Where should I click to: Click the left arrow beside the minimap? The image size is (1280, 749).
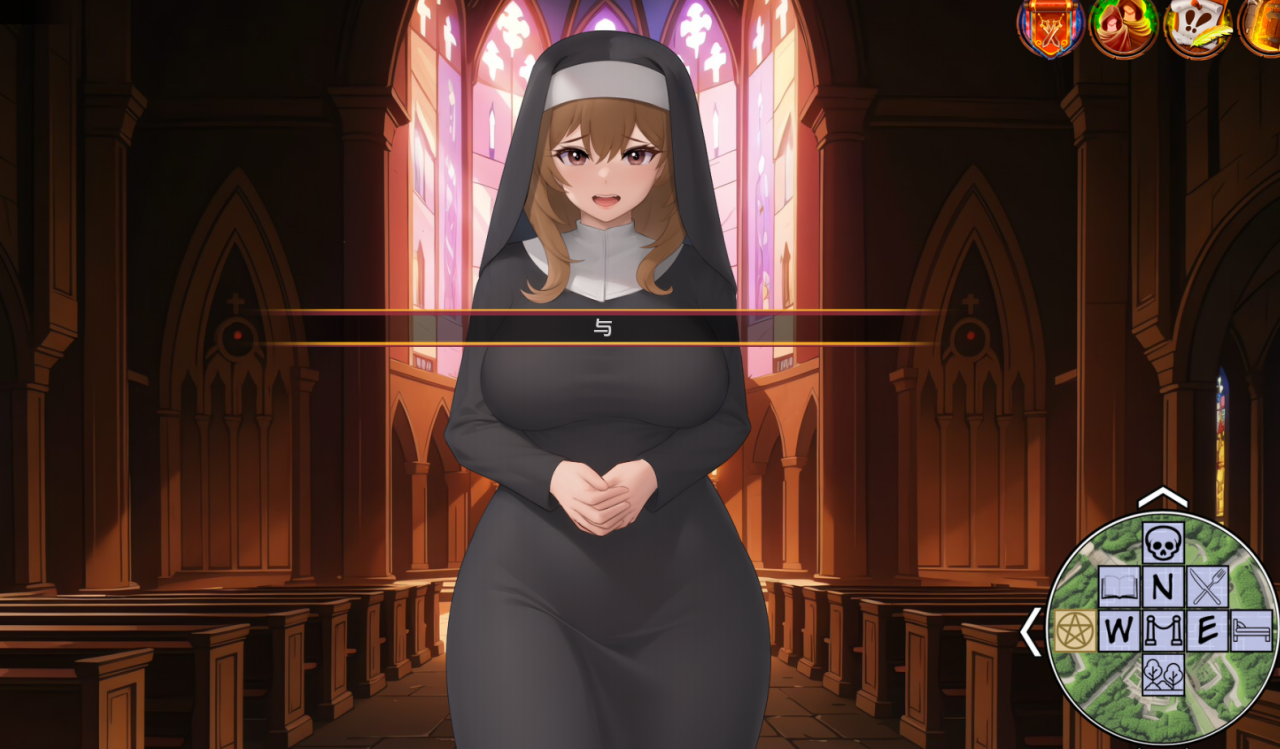[1030, 632]
